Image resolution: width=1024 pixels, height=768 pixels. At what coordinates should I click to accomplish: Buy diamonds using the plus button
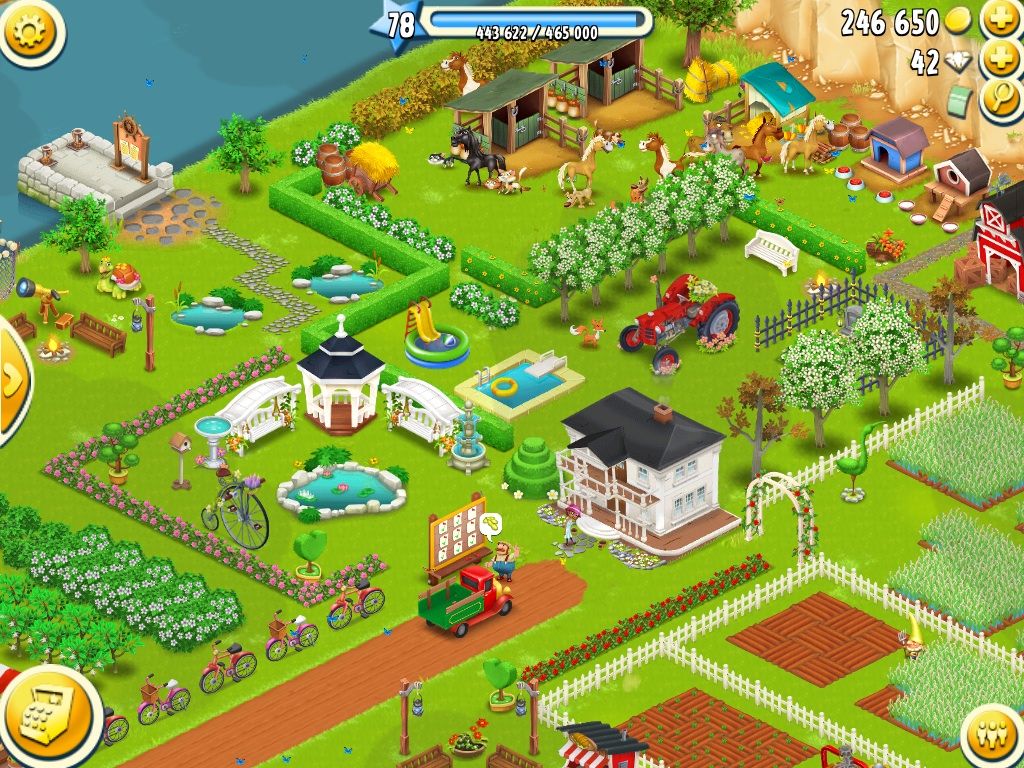tap(1001, 59)
